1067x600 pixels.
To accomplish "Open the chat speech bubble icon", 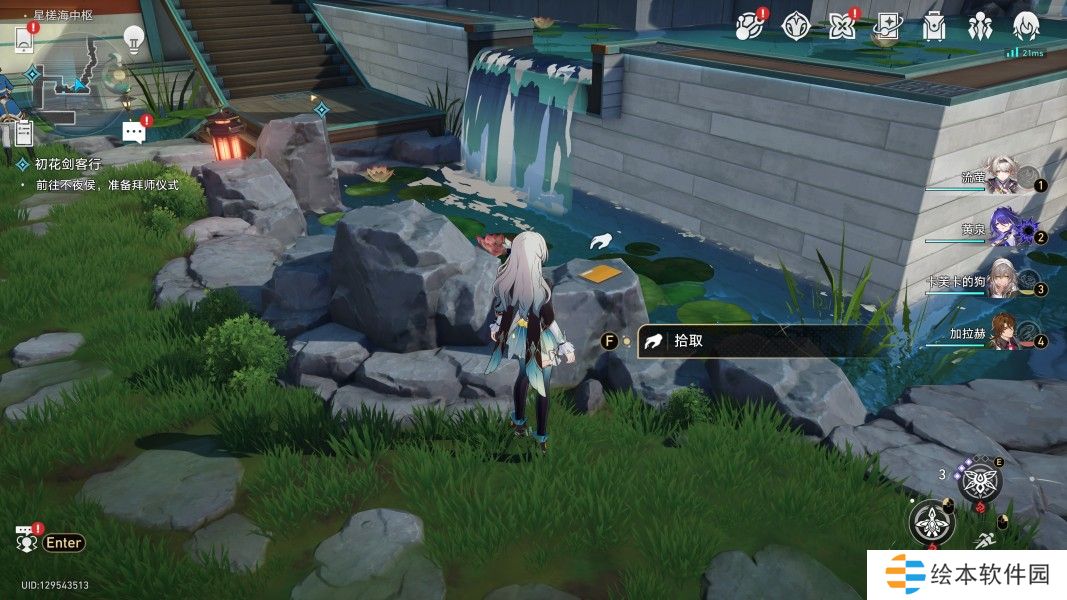I will pyautogui.click(x=133, y=131).
